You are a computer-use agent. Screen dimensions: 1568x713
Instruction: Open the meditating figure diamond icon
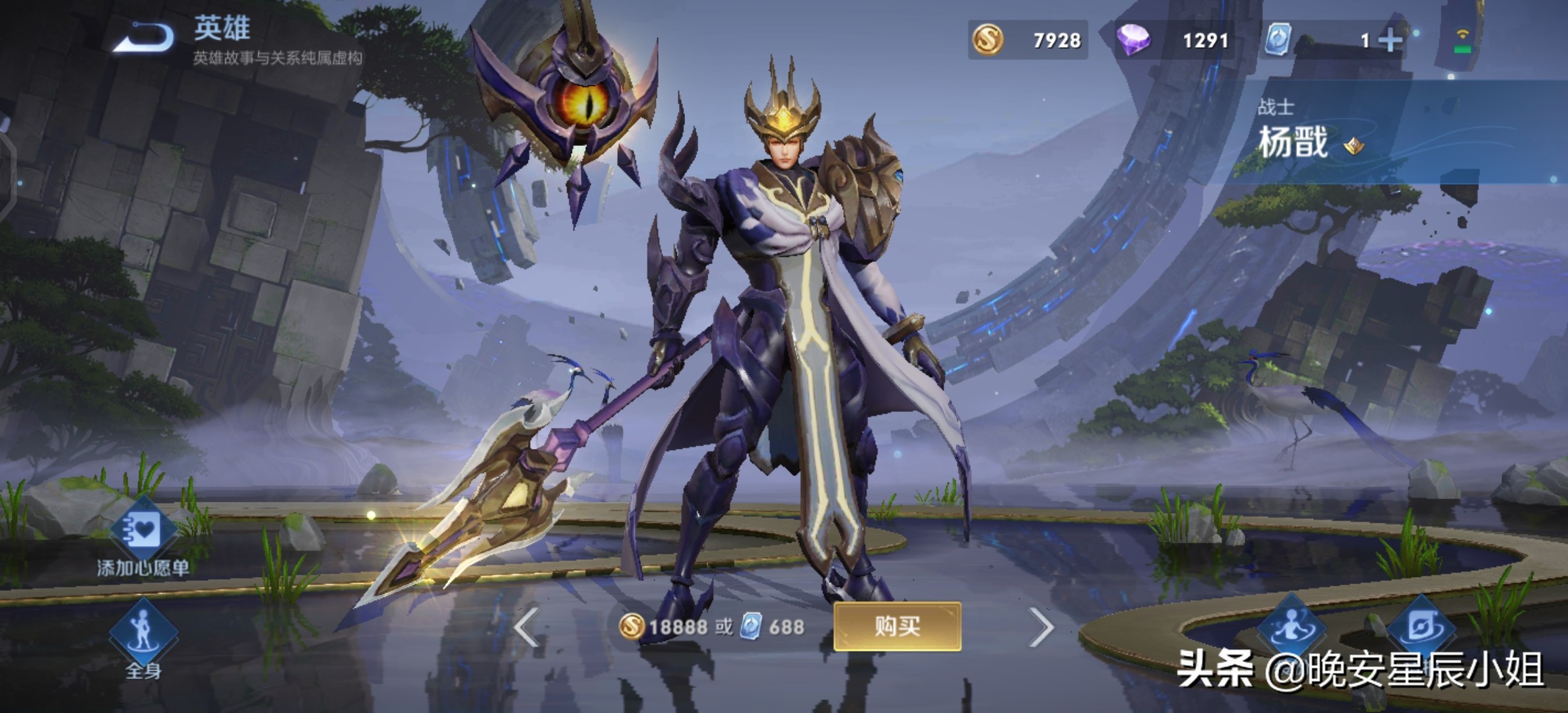(x=1291, y=626)
